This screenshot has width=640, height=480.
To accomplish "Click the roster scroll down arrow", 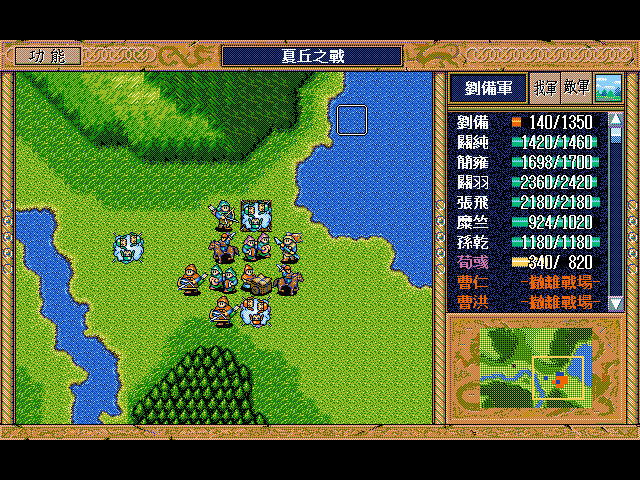I will pyautogui.click(x=616, y=302).
